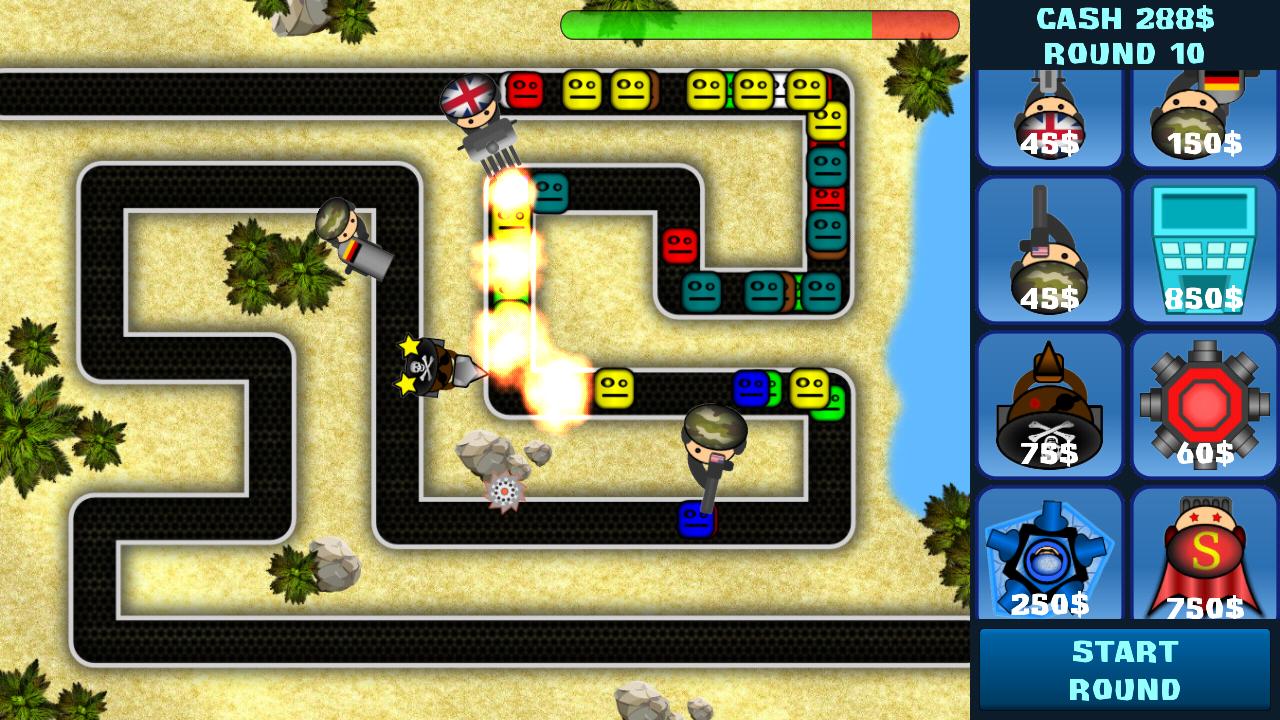Screen dimensions: 1280x720
Task: Select the British soldier tower for 45$
Action: tap(1049, 110)
